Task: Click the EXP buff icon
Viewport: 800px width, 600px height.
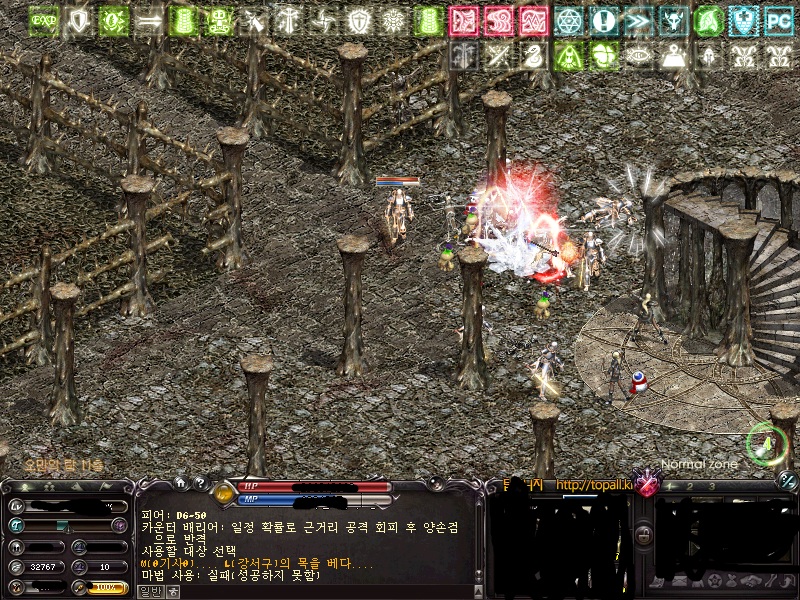Action: click(x=43, y=20)
